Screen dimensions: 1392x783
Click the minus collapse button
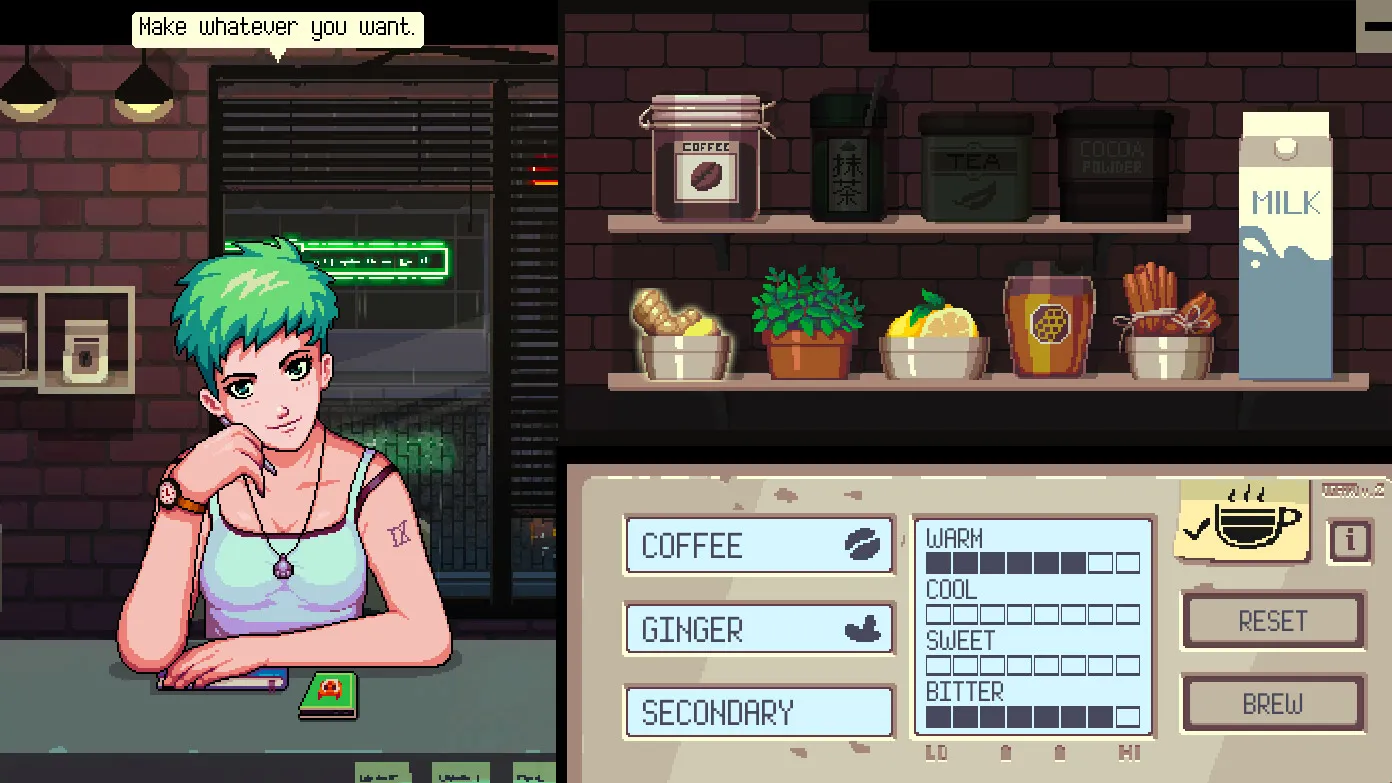[1376, 27]
